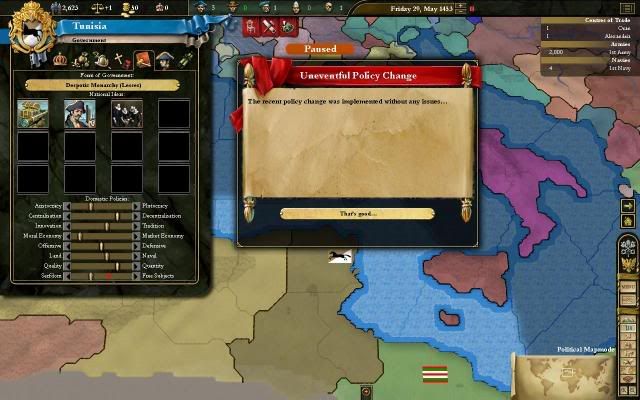Screen dimensions: 640x400
Task: Shift policy toward Free Subjects
Action: (x=137, y=276)
